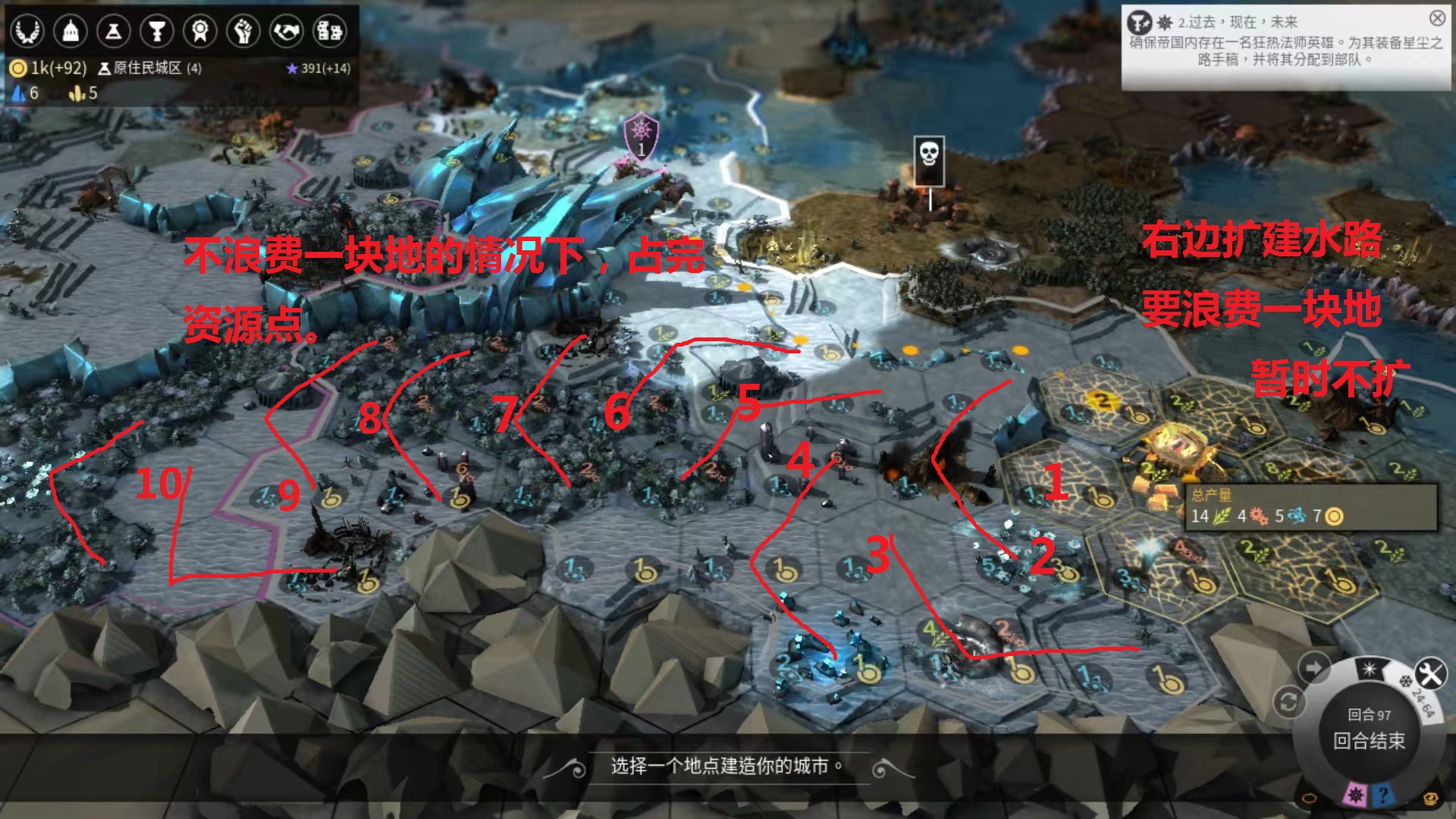Open the empire victory laurel panel
Screen dimensions: 1456x819
tap(29, 31)
